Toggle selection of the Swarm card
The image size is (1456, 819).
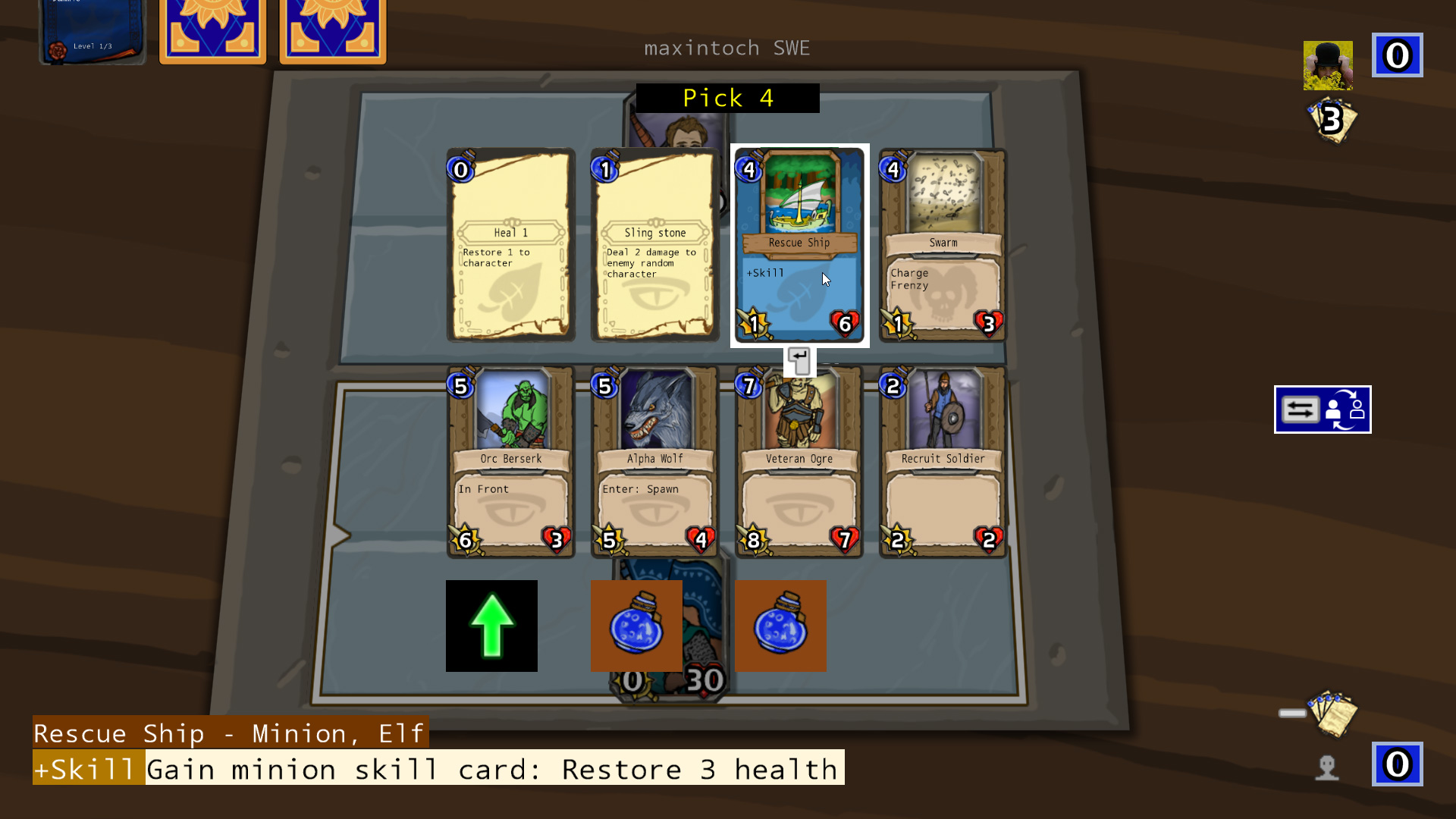(x=942, y=244)
